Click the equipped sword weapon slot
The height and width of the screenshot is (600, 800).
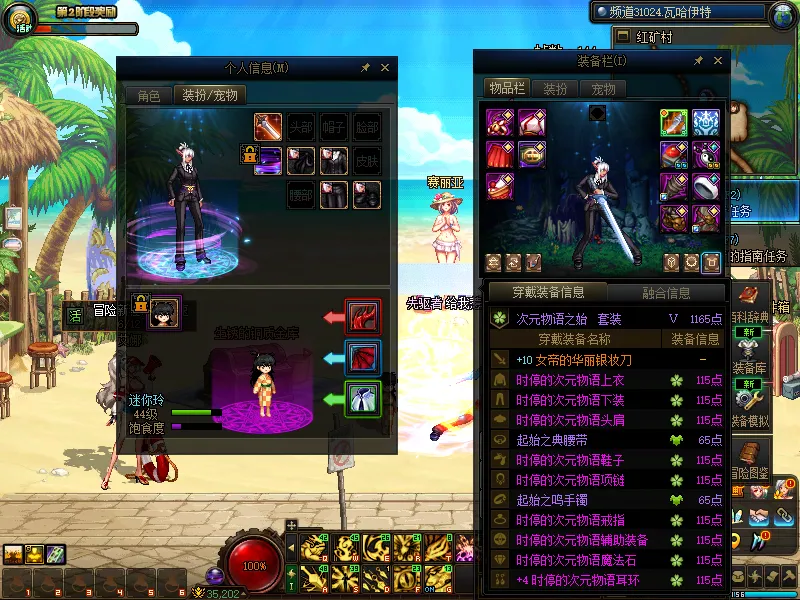674,122
